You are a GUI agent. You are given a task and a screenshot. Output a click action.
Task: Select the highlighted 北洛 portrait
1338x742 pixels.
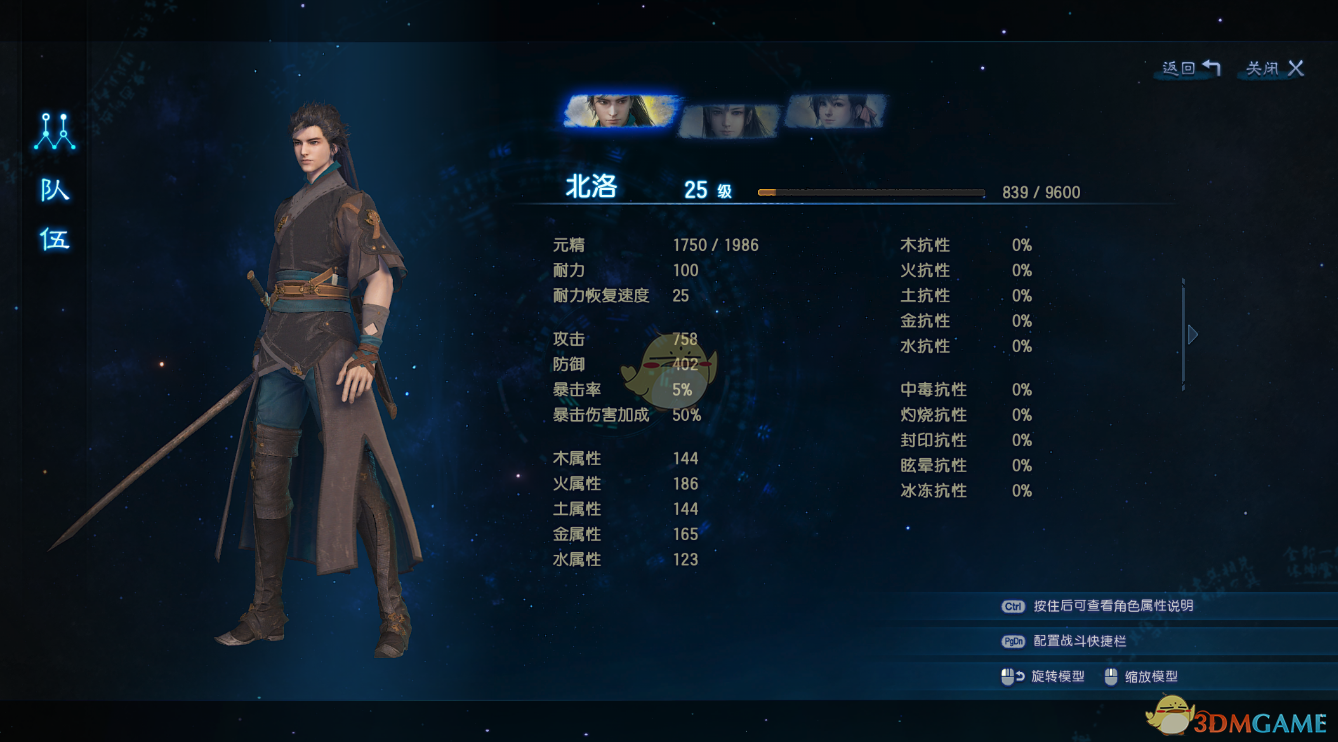[x=621, y=111]
